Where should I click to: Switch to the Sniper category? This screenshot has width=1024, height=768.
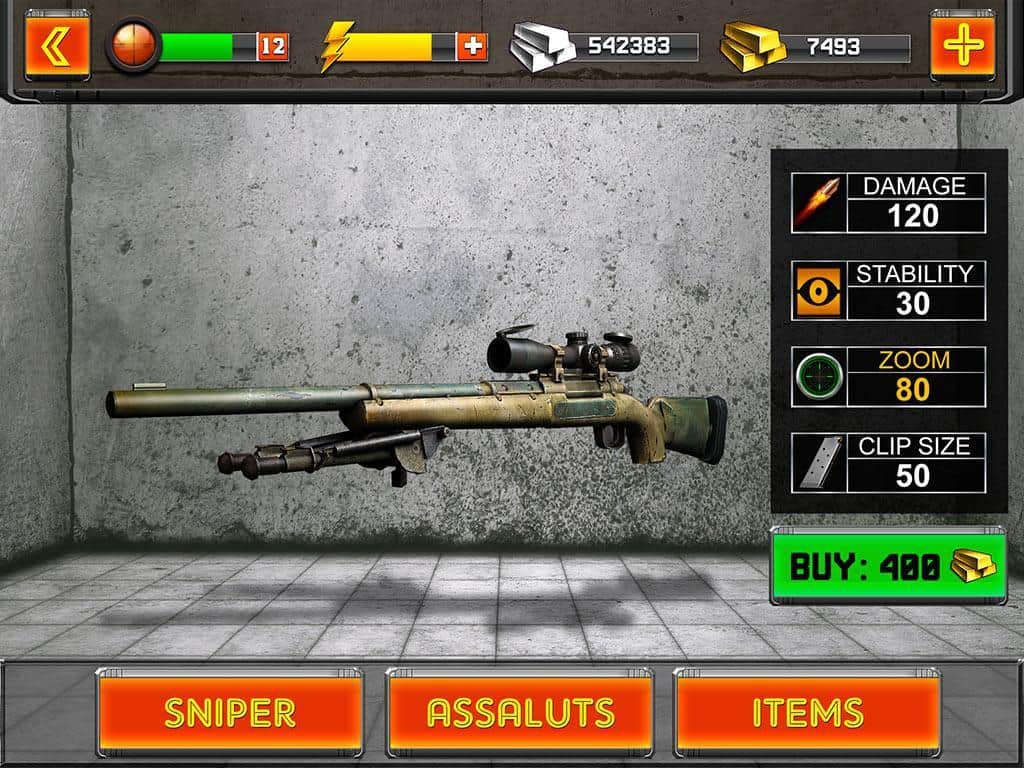click(230, 712)
